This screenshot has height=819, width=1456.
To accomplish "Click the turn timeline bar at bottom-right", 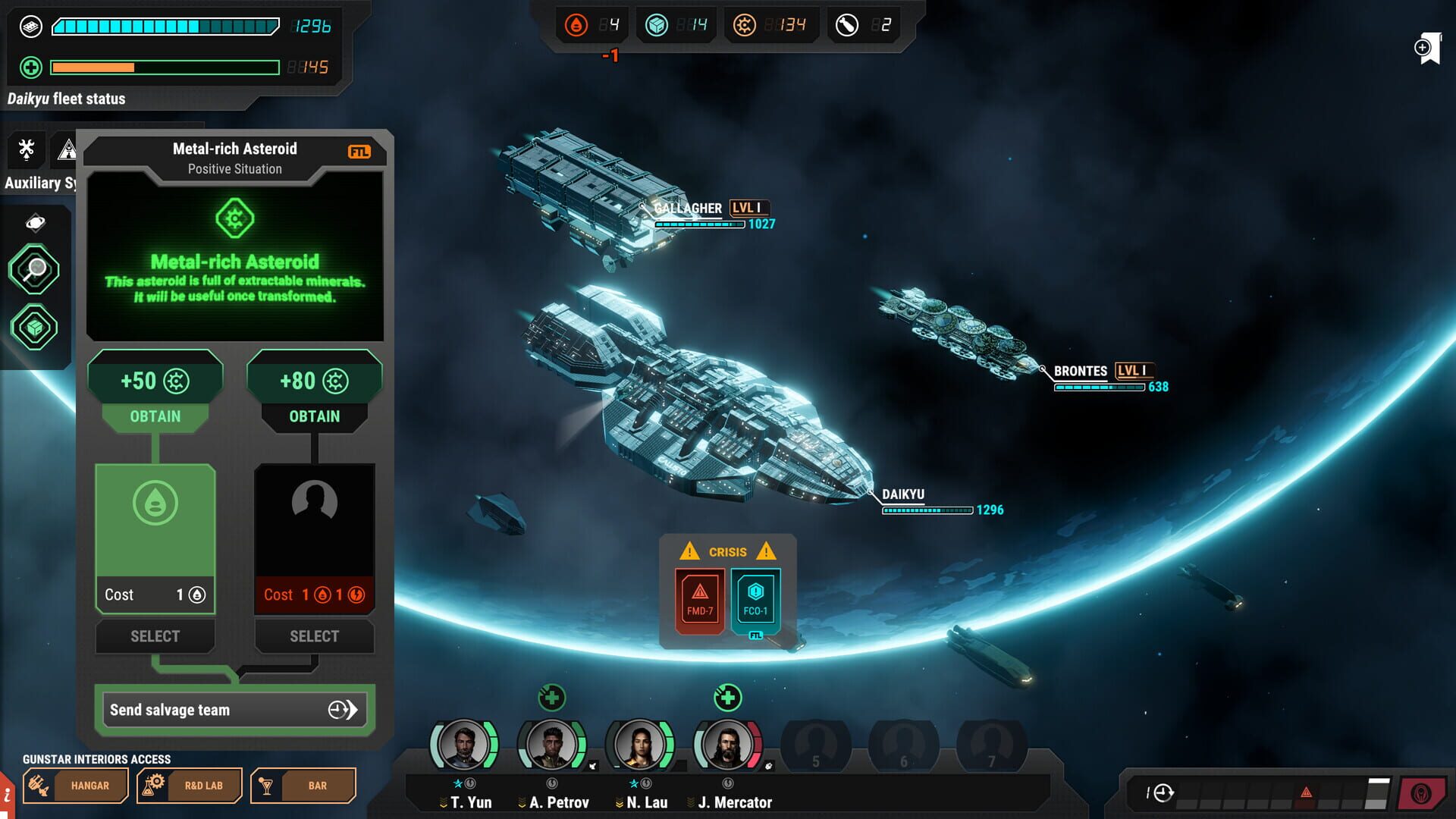I will click(1259, 792).
